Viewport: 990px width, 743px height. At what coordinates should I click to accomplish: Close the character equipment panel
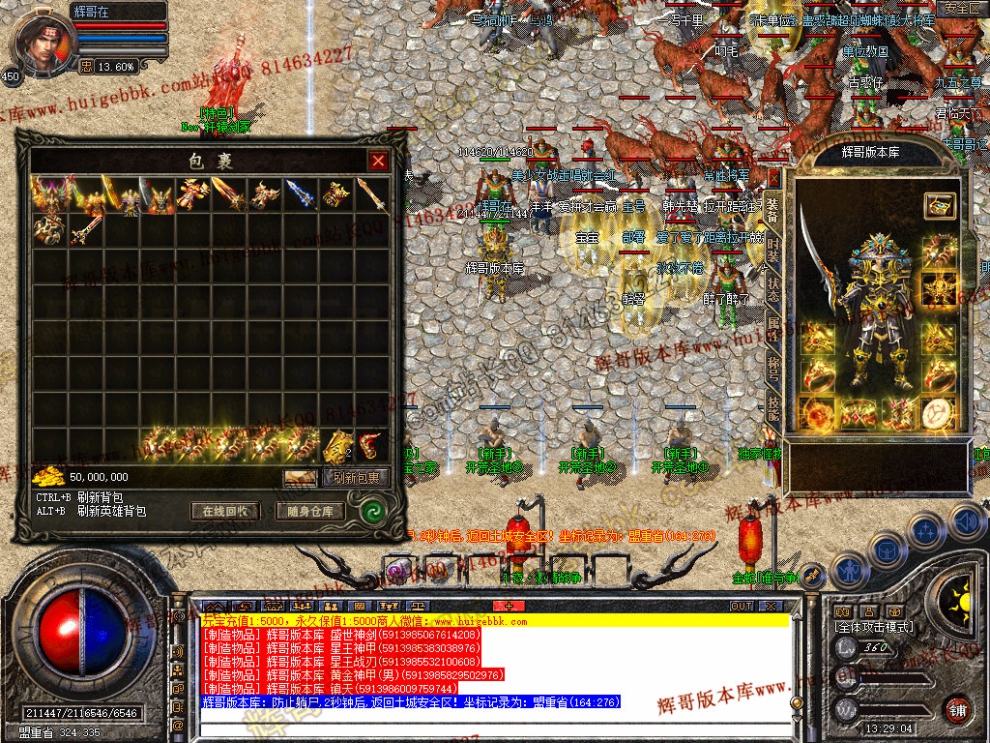(773, 178)
